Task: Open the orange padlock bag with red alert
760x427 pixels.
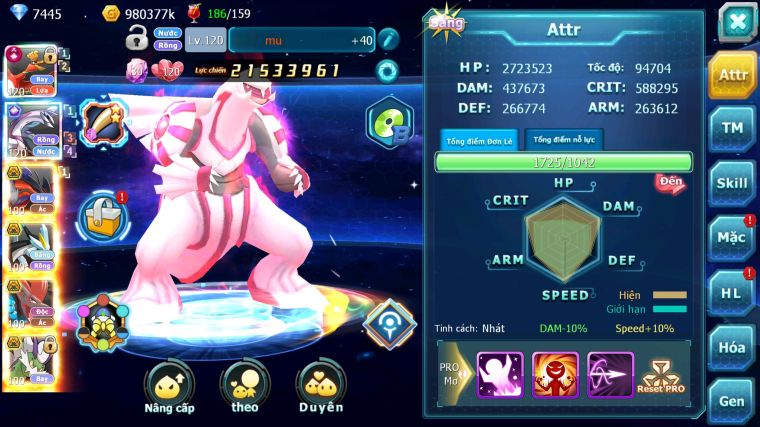Action: click(101, 212)
